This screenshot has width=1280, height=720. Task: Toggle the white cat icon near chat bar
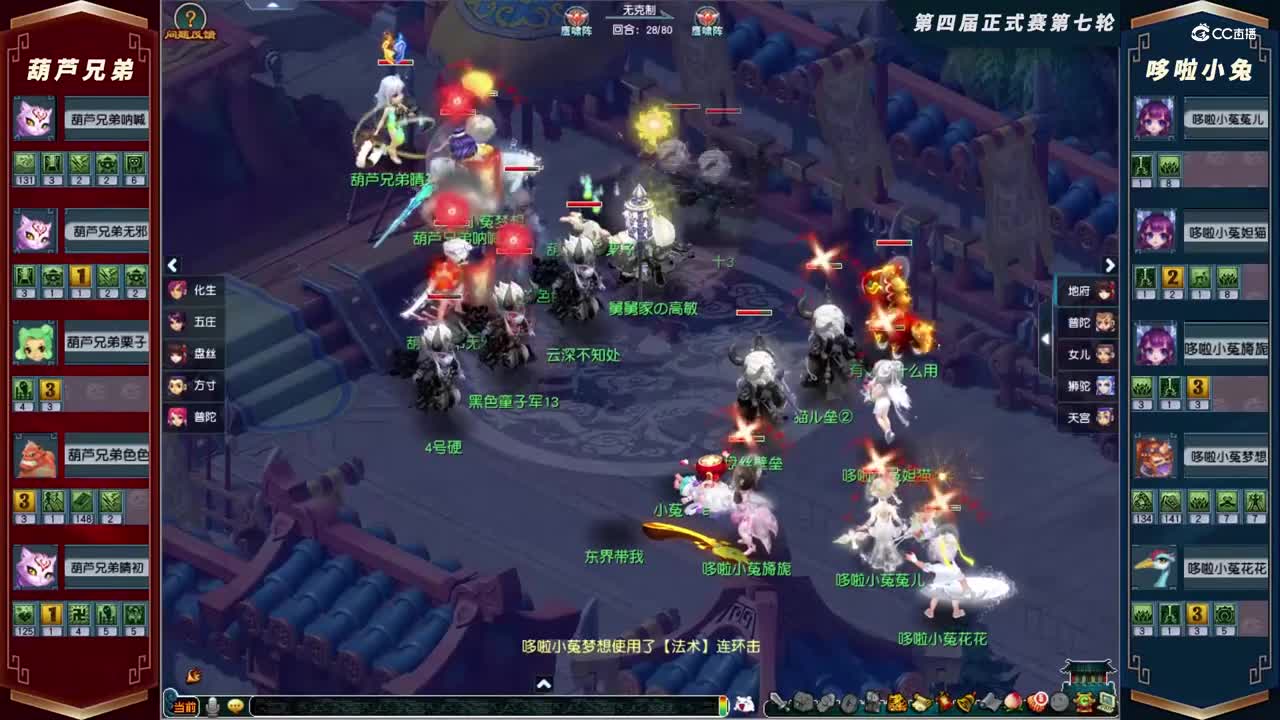point(746,704)
